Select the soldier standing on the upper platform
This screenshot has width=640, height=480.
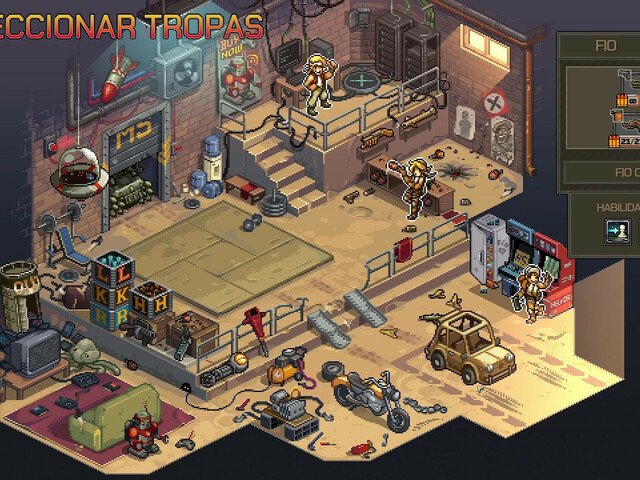[x=319, y=83]
